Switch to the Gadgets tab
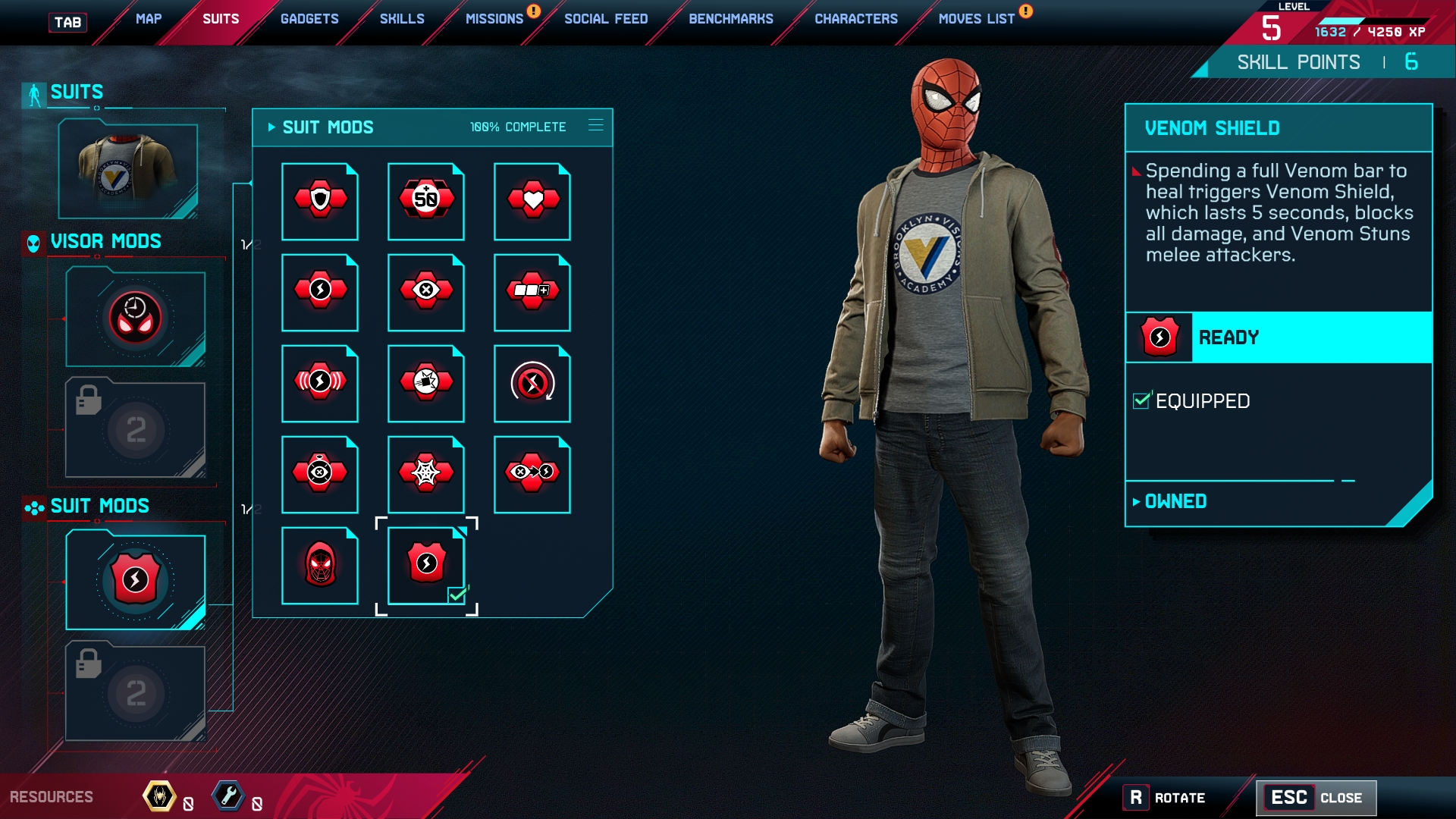1456x819 pixels. [309, 19]
